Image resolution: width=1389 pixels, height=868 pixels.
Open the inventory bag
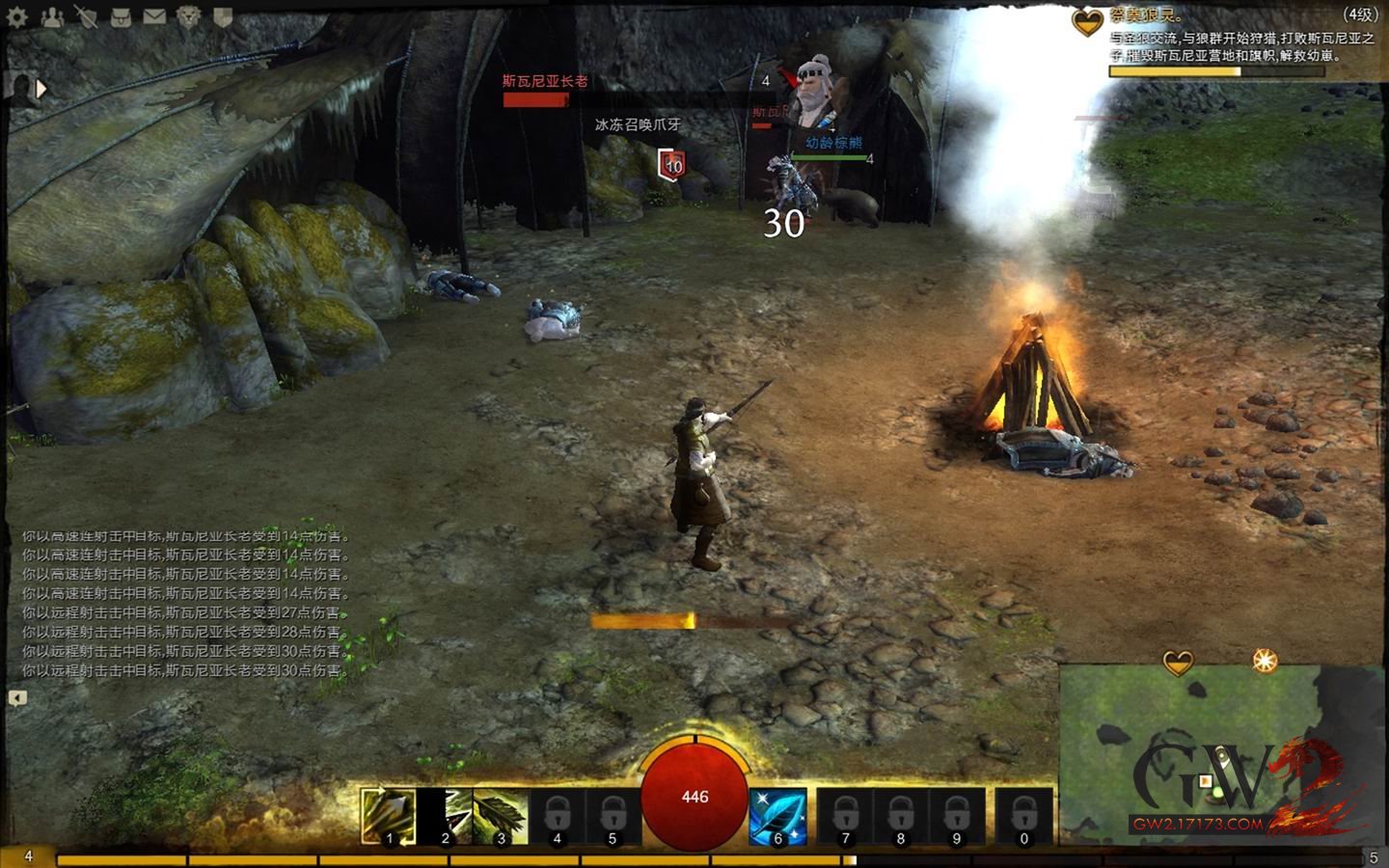click(x=121, y=17)
